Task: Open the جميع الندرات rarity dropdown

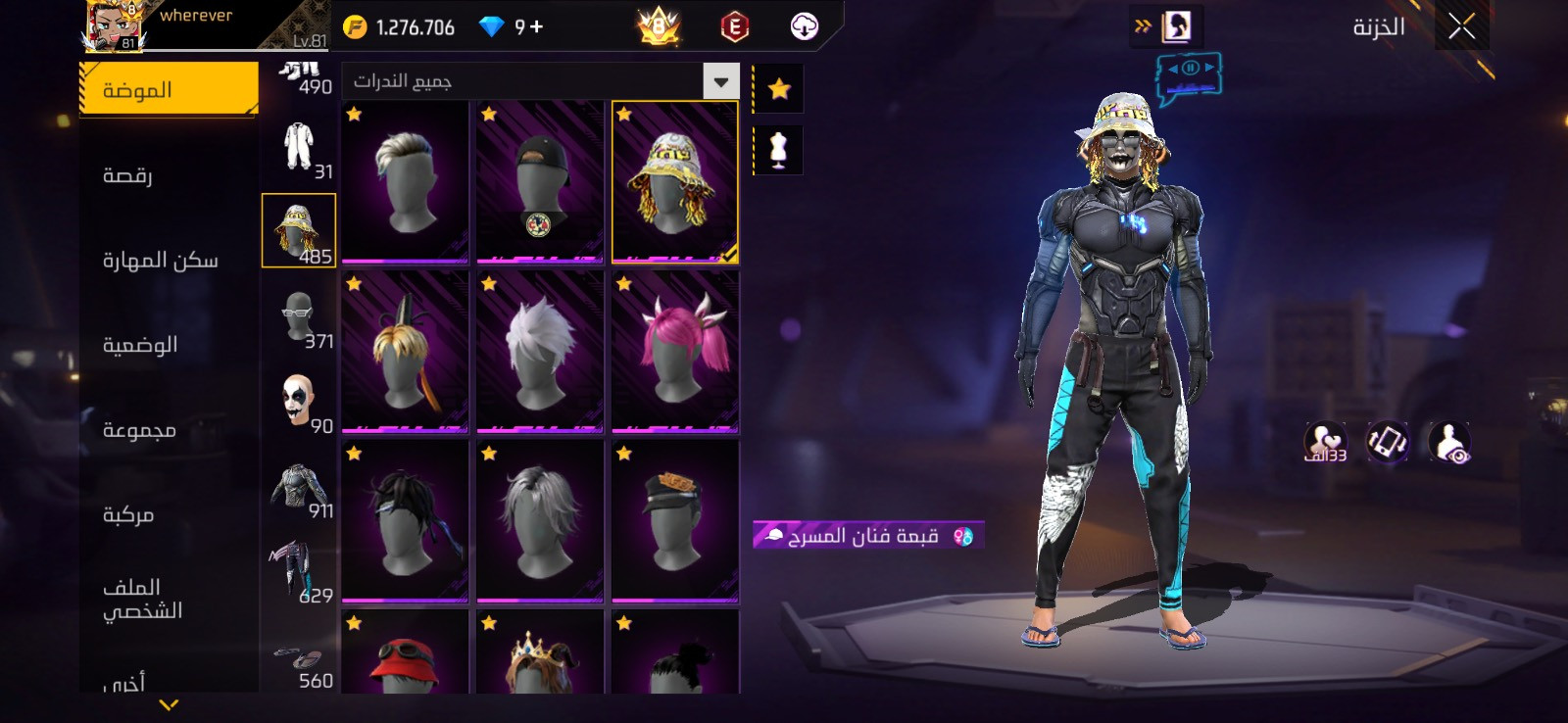Action: point(720,81)
